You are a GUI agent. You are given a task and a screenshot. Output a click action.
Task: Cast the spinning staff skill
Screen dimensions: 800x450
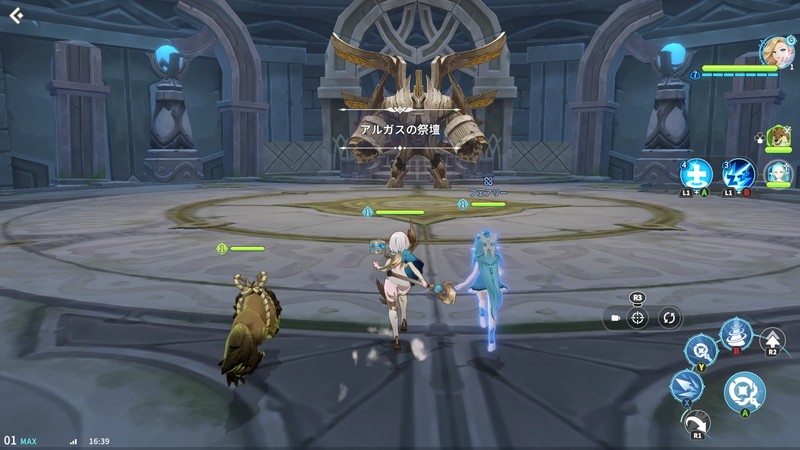click(x=700, y=349)
